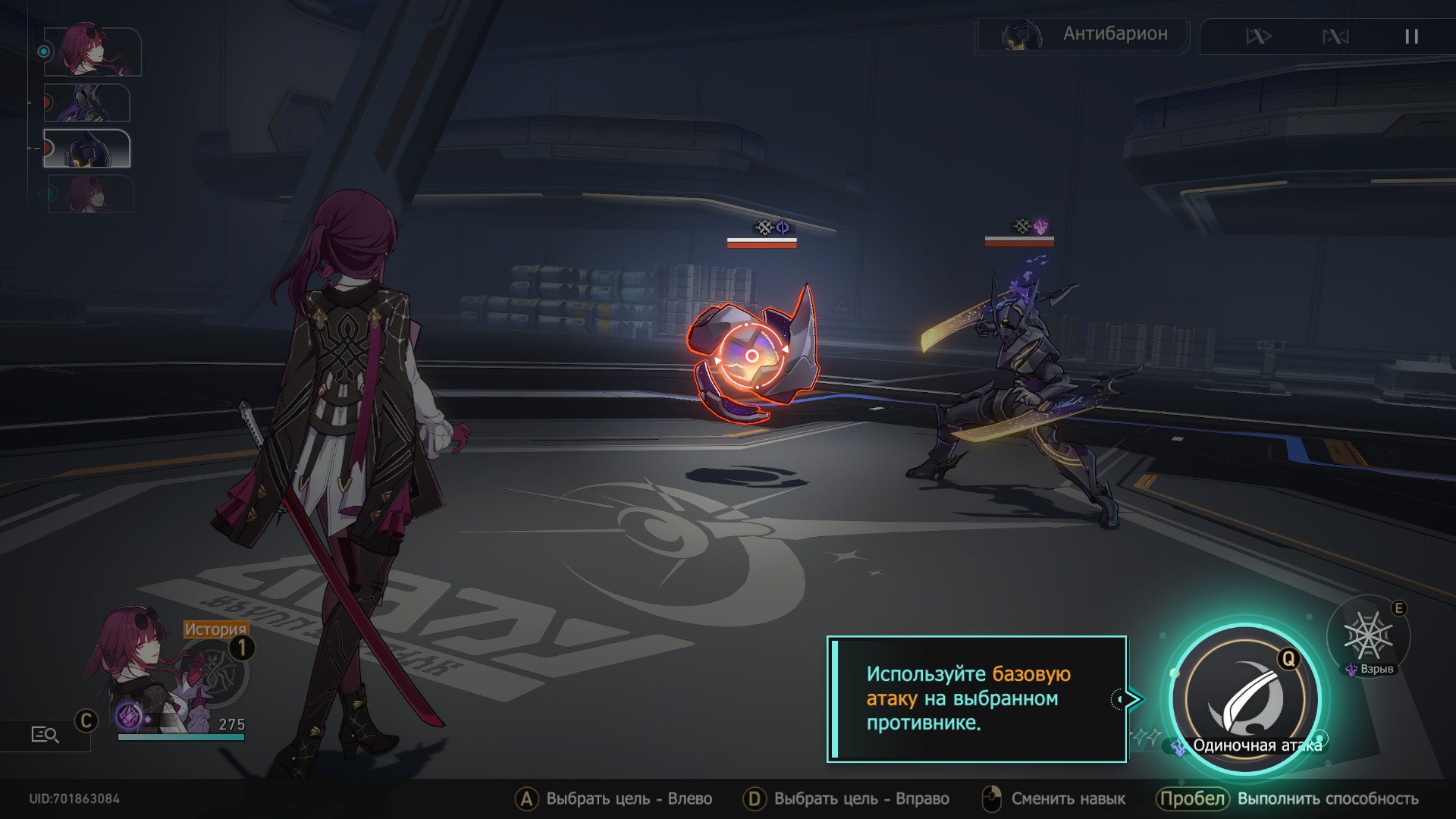Viewport: 1456px width, 819px height.
Task: Select the highlighted third turn-order portrait
Action: pos(86,148)
